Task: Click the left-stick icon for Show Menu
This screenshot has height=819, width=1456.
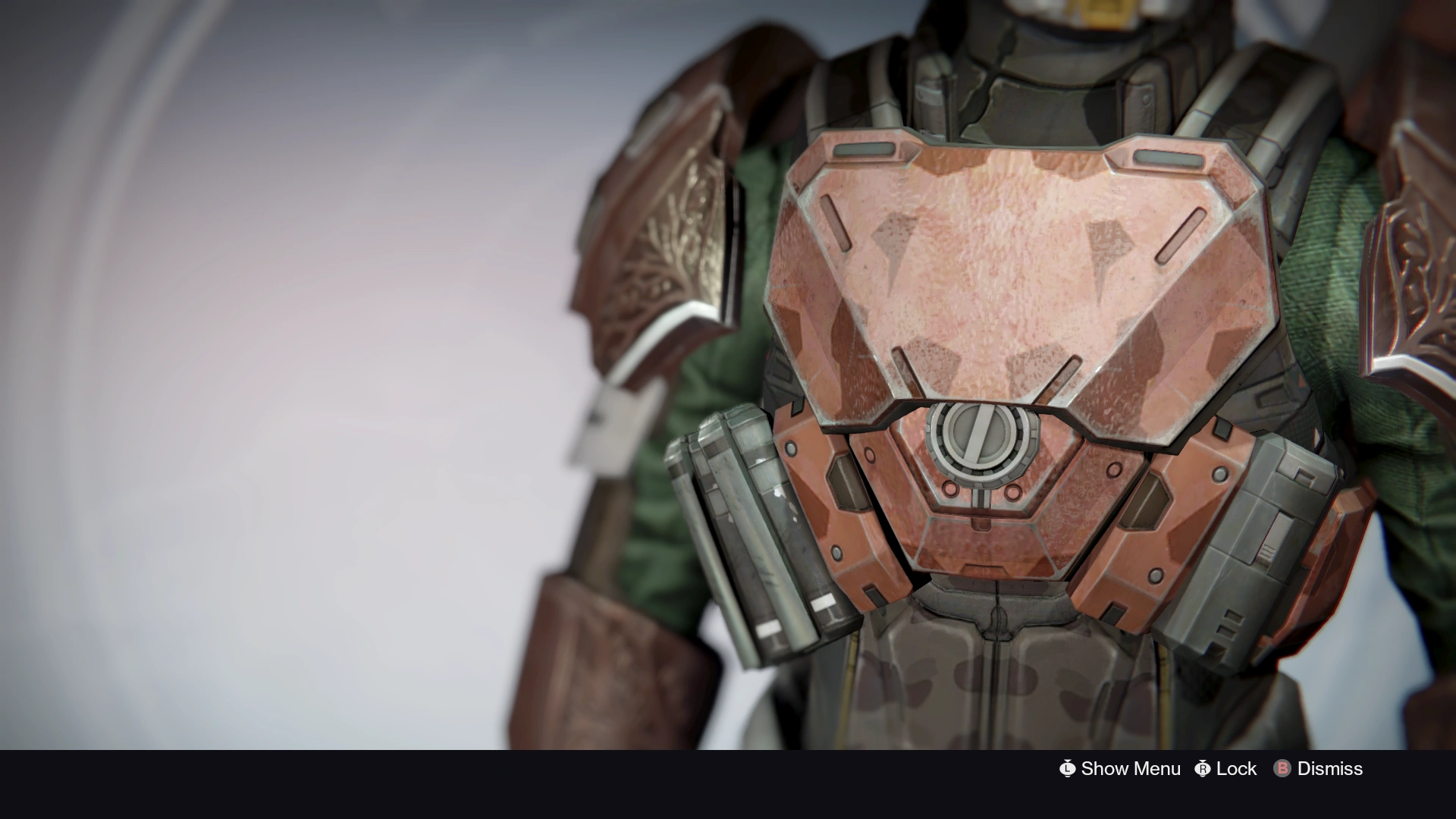Action: click(1068, 768)
